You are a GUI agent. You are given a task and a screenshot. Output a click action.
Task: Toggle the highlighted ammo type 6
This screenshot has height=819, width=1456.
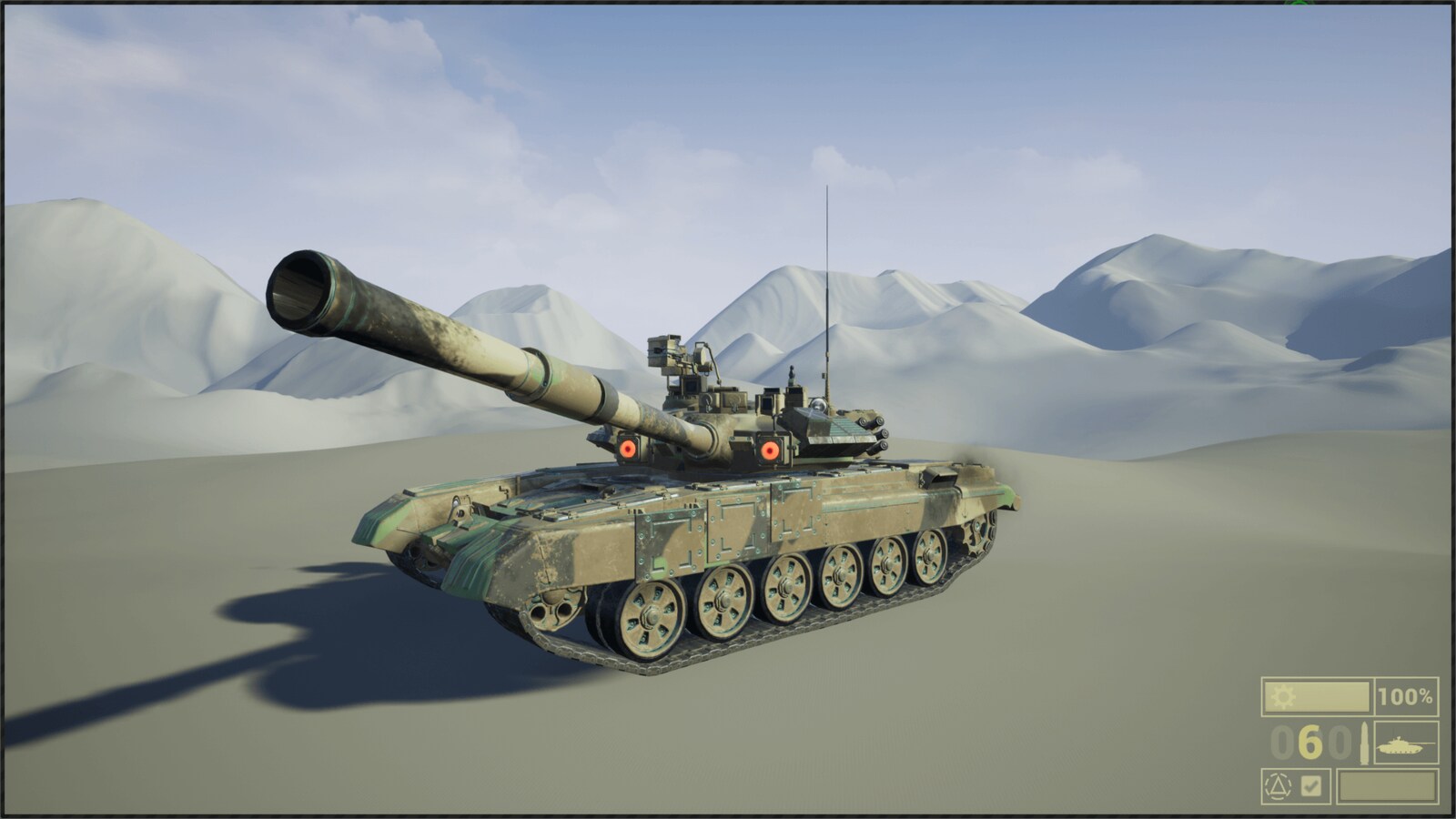click(x=1309, y=743)
